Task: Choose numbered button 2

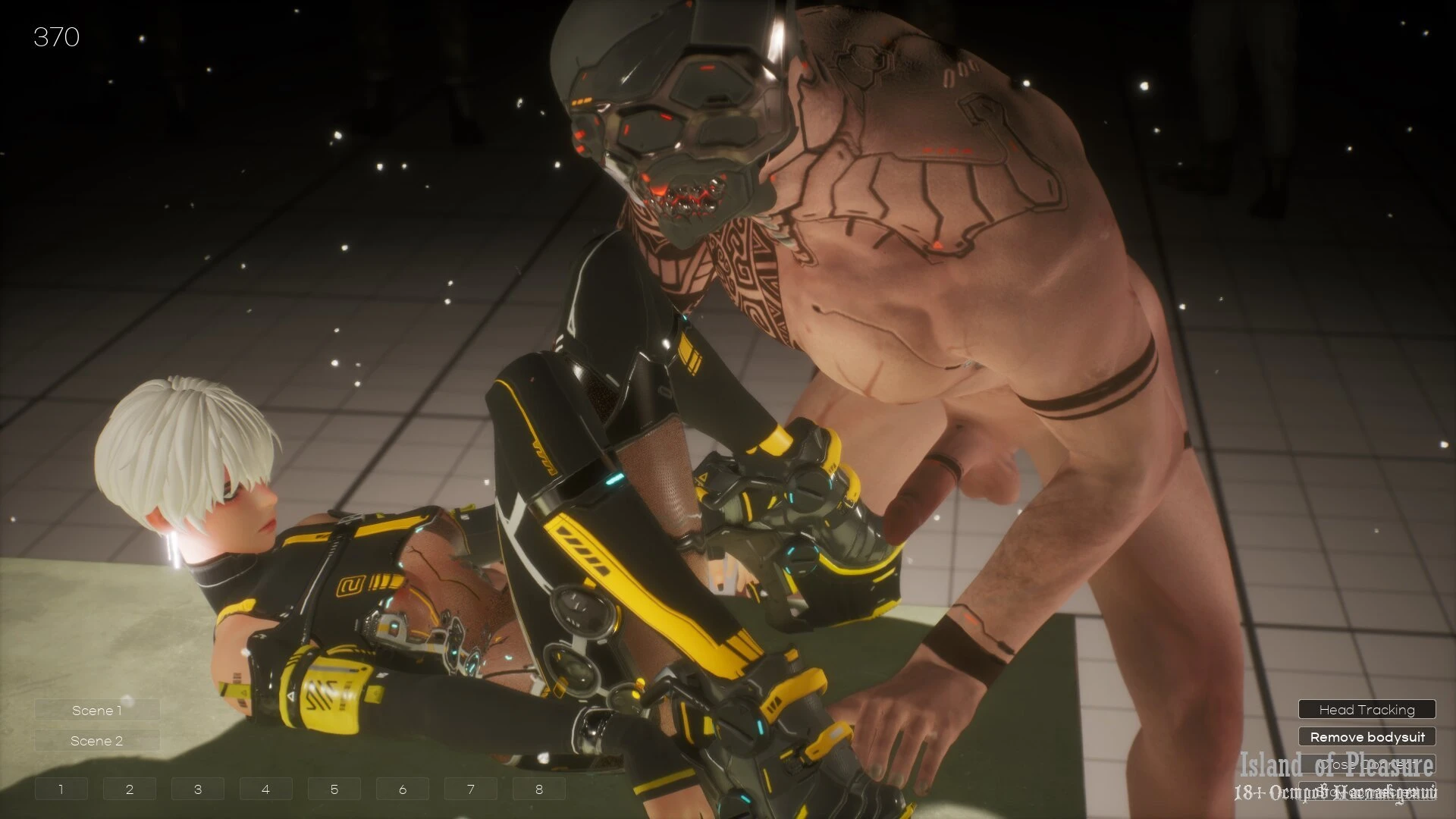Action: [130, 789]
